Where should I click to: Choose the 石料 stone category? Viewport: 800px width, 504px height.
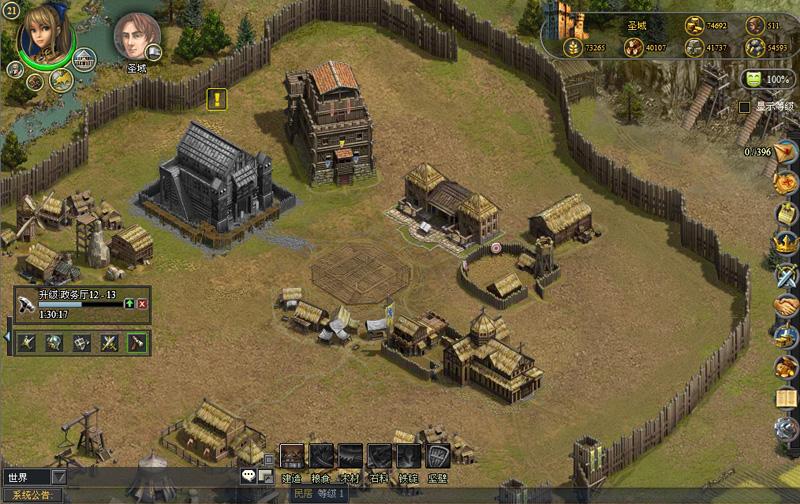click(379, 457)
